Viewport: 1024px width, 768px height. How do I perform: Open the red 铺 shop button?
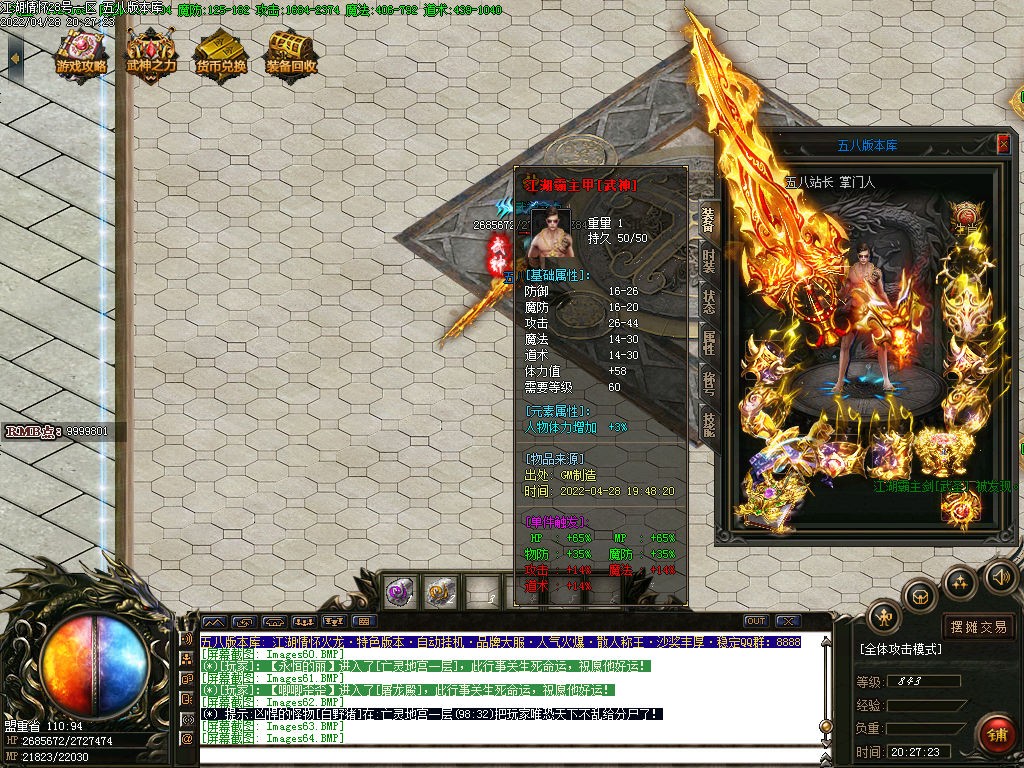tap(996, 732)
